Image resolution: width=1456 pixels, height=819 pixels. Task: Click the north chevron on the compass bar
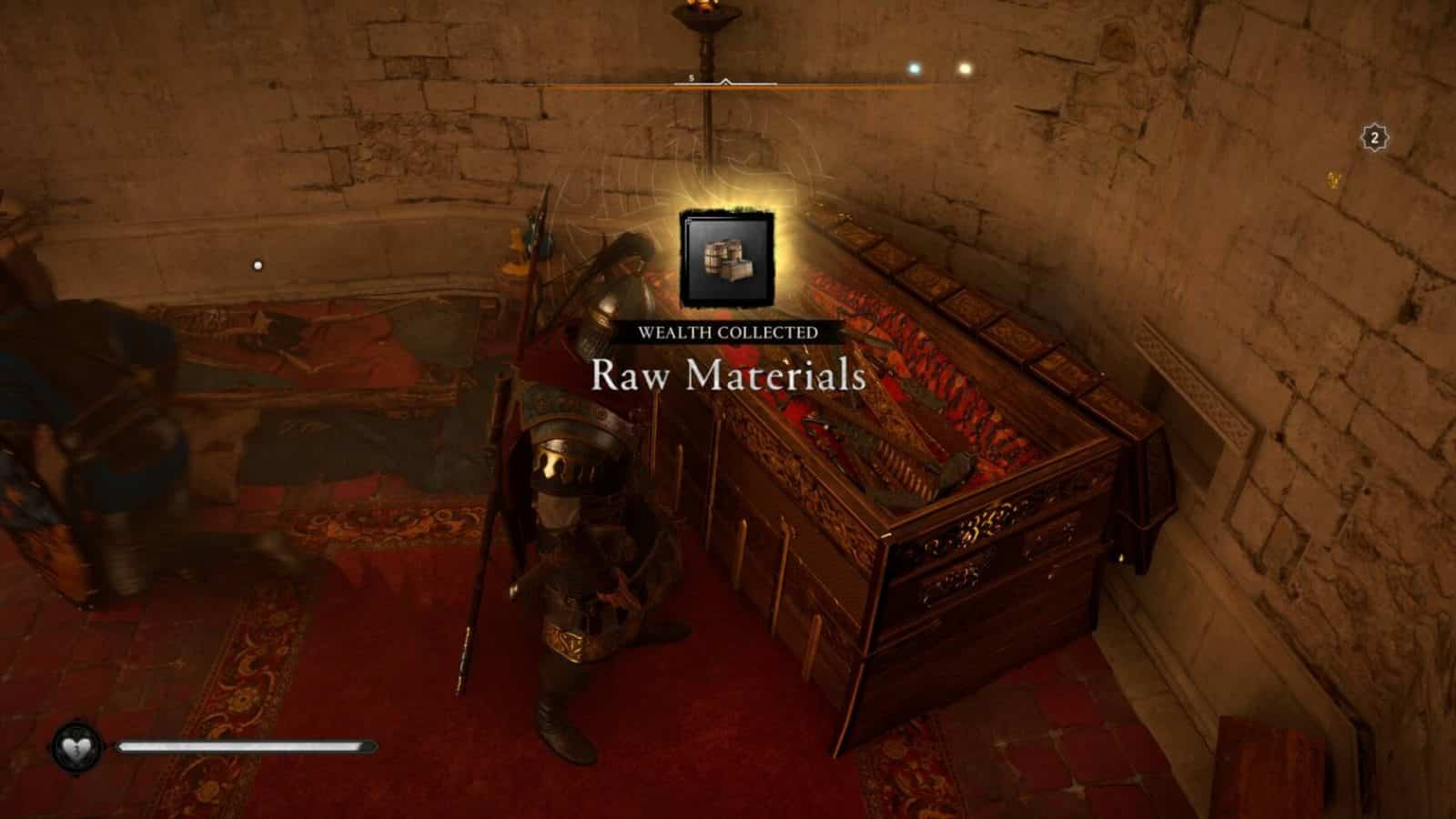point(725,80)
